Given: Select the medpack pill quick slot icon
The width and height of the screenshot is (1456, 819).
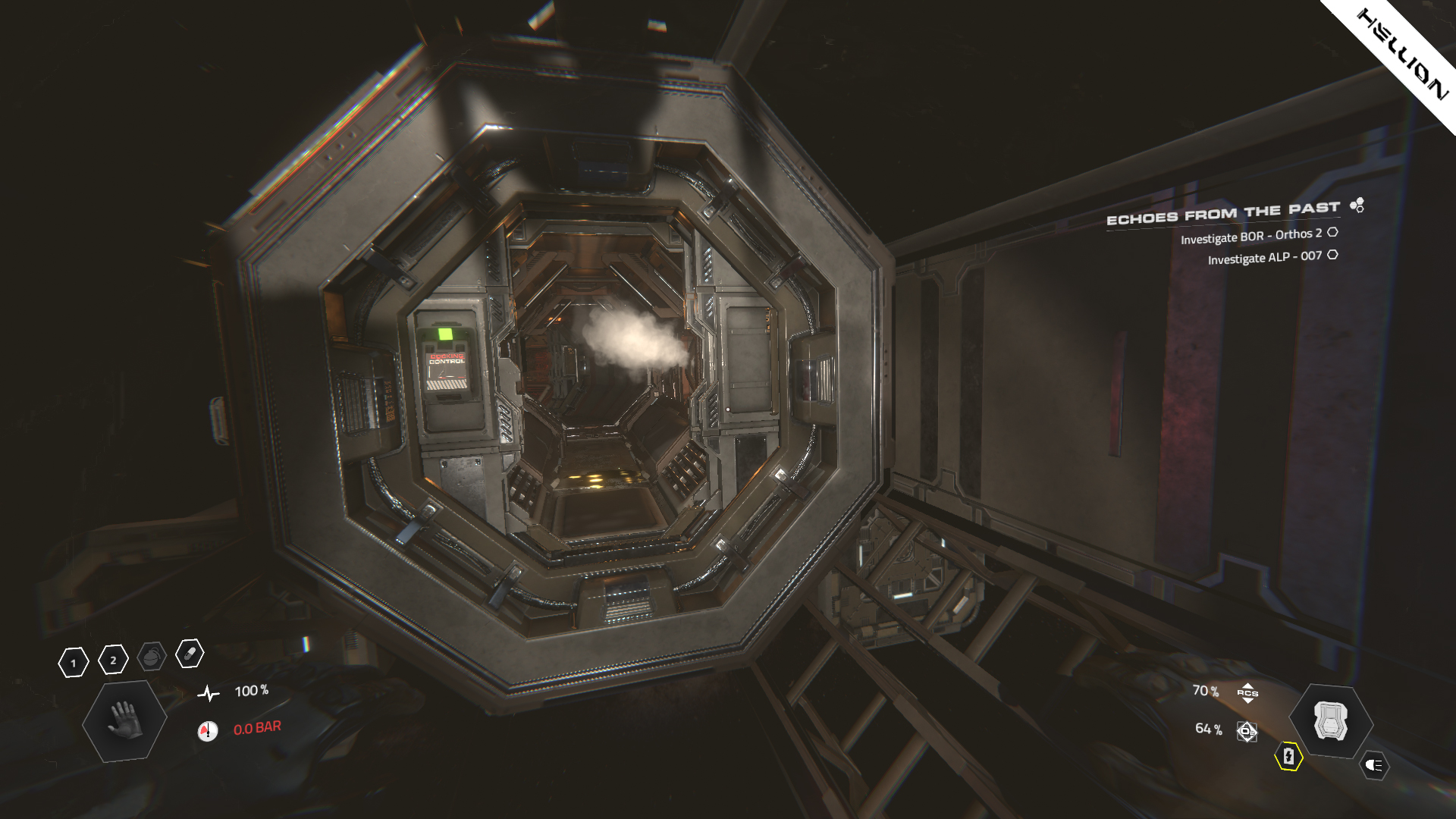Looking at the screenshot, I should [x=190, y=653].
